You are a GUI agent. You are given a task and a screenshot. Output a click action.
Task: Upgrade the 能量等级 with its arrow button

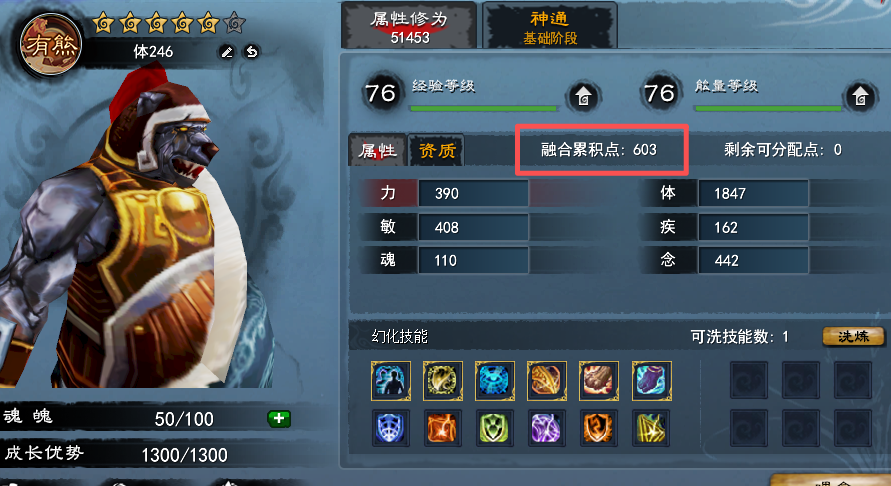859,96
